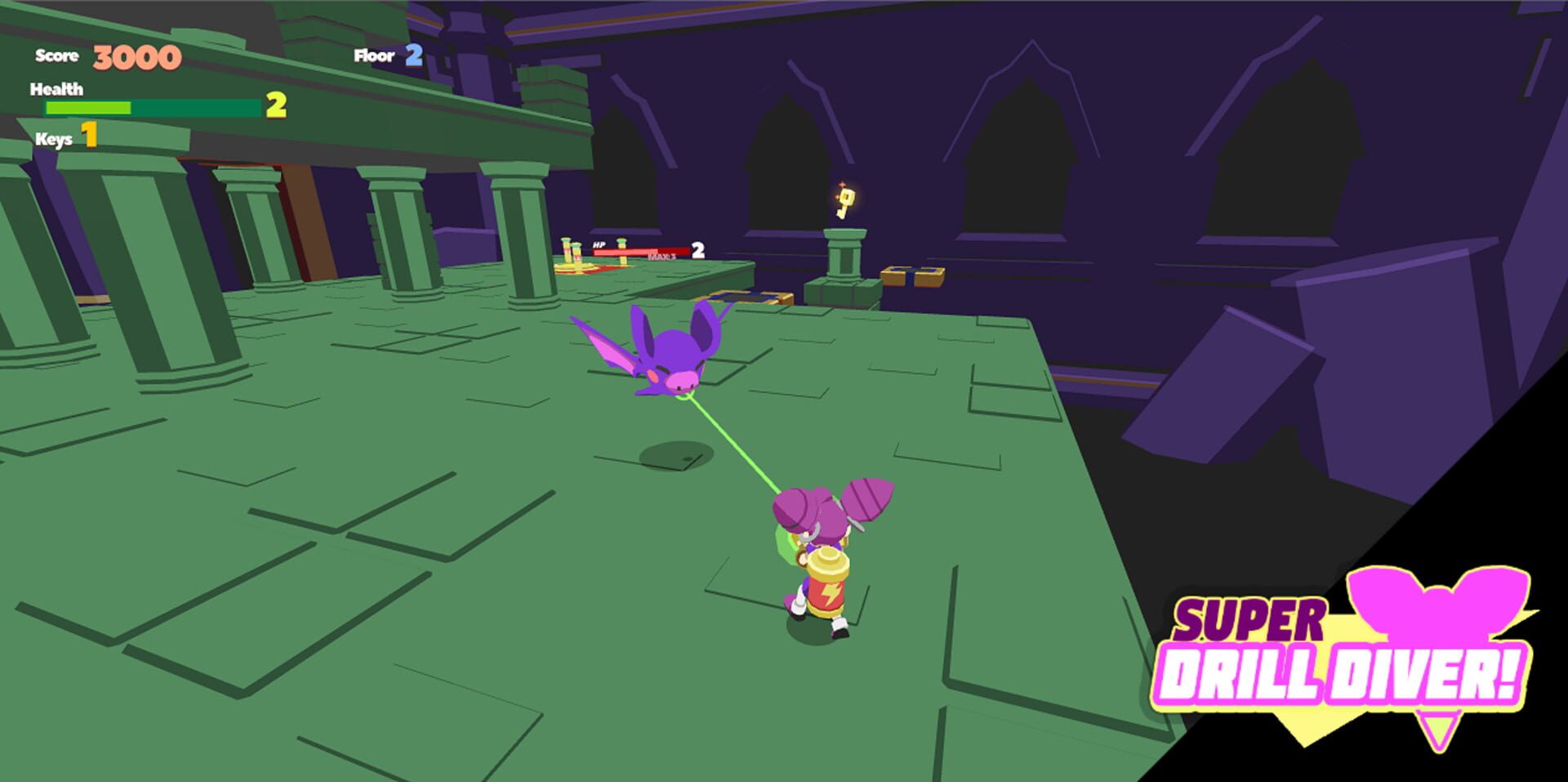Click the yellow health number 2
Screen dimensions: 1568x782
click(x=275, y=105)
